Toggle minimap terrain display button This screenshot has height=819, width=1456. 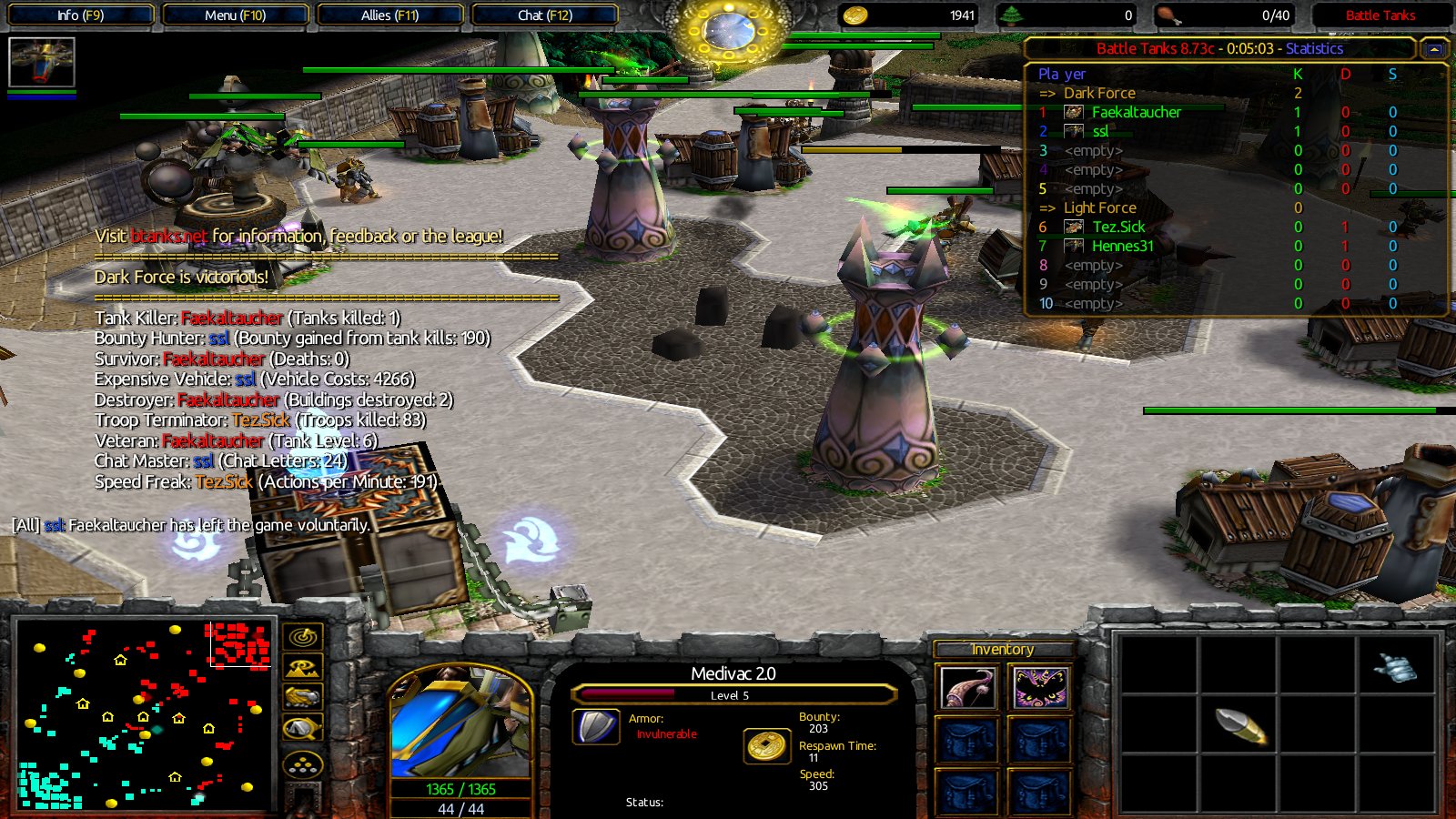tap(303, 669)
